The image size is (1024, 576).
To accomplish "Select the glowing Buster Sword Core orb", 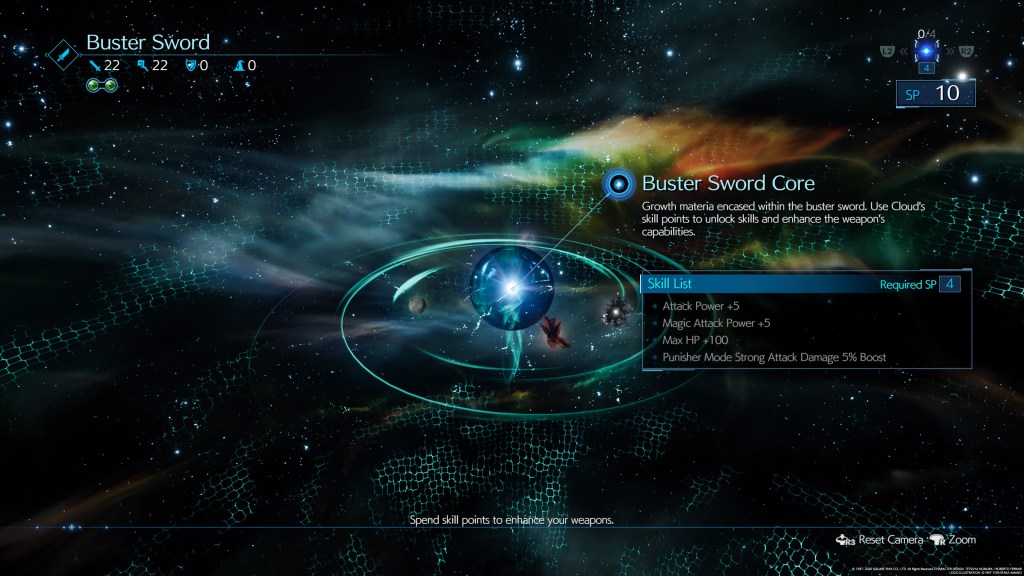I will tap(511, 289).
